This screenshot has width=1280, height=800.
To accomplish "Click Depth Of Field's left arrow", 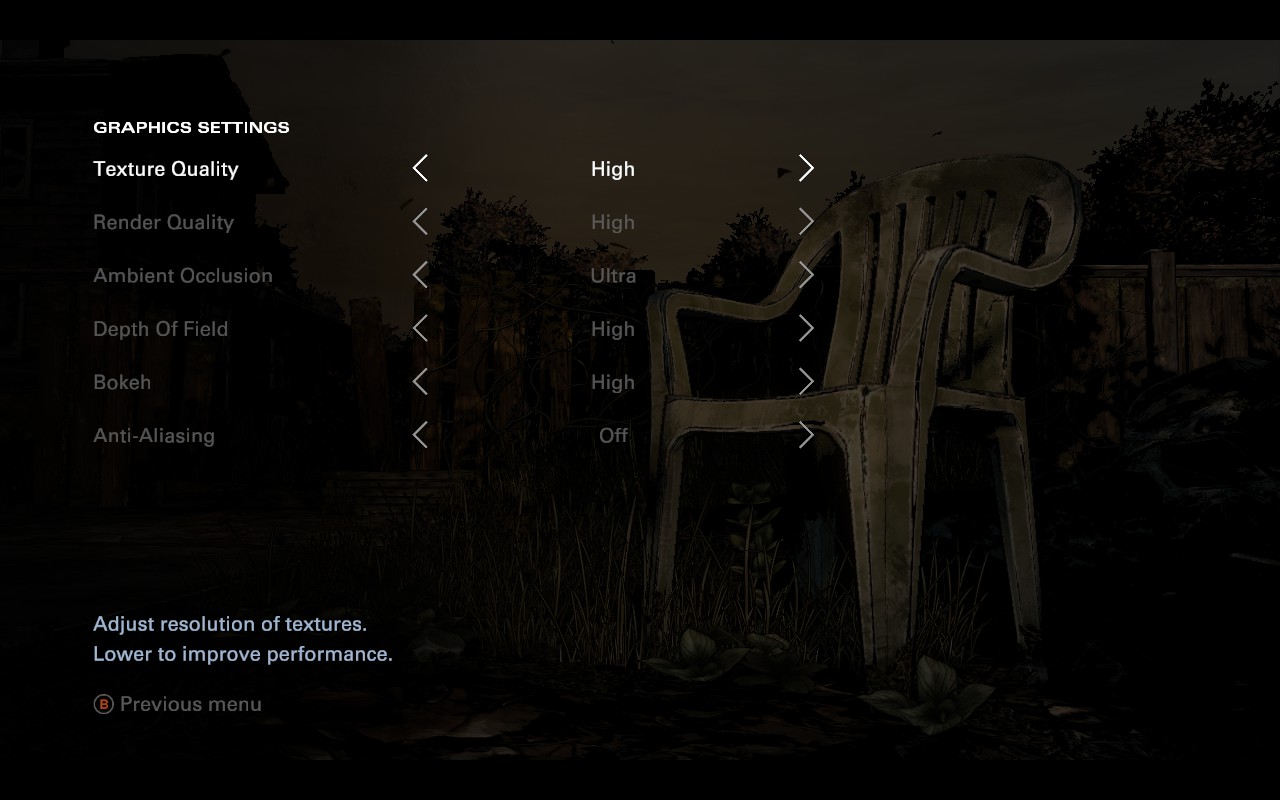I will tap(420, 328).
